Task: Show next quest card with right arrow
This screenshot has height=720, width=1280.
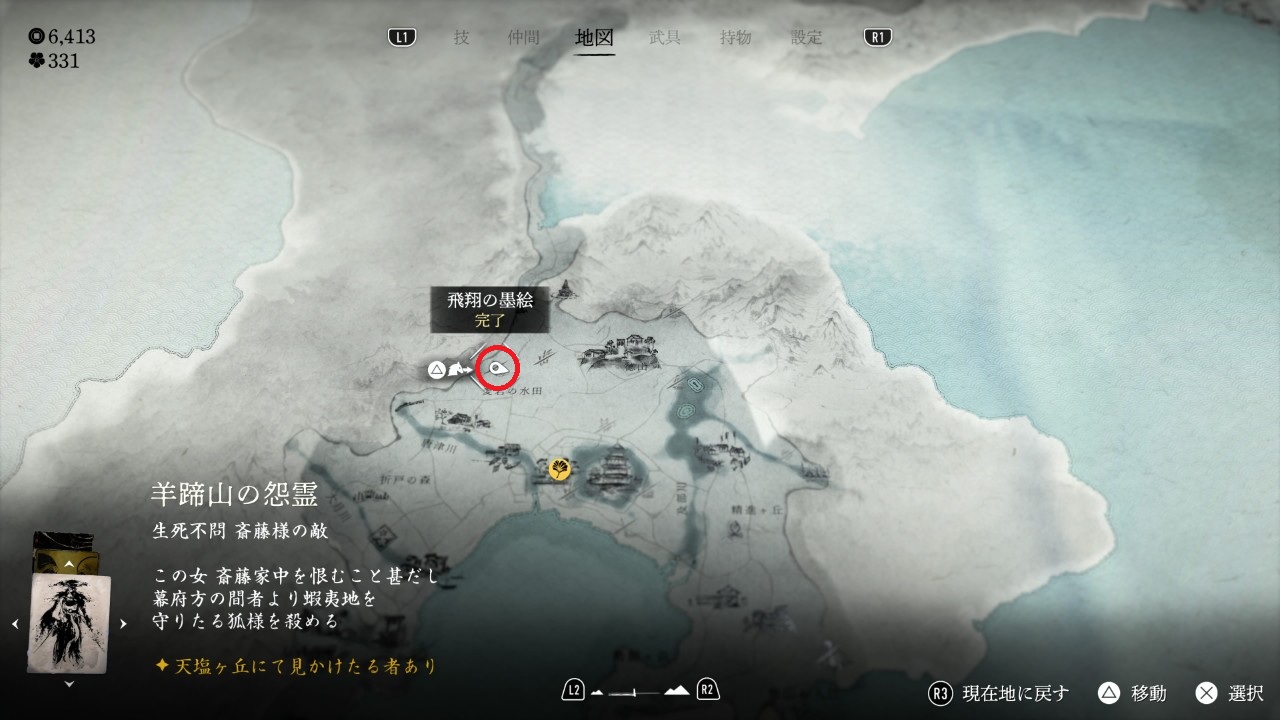Action: [123, 624]
